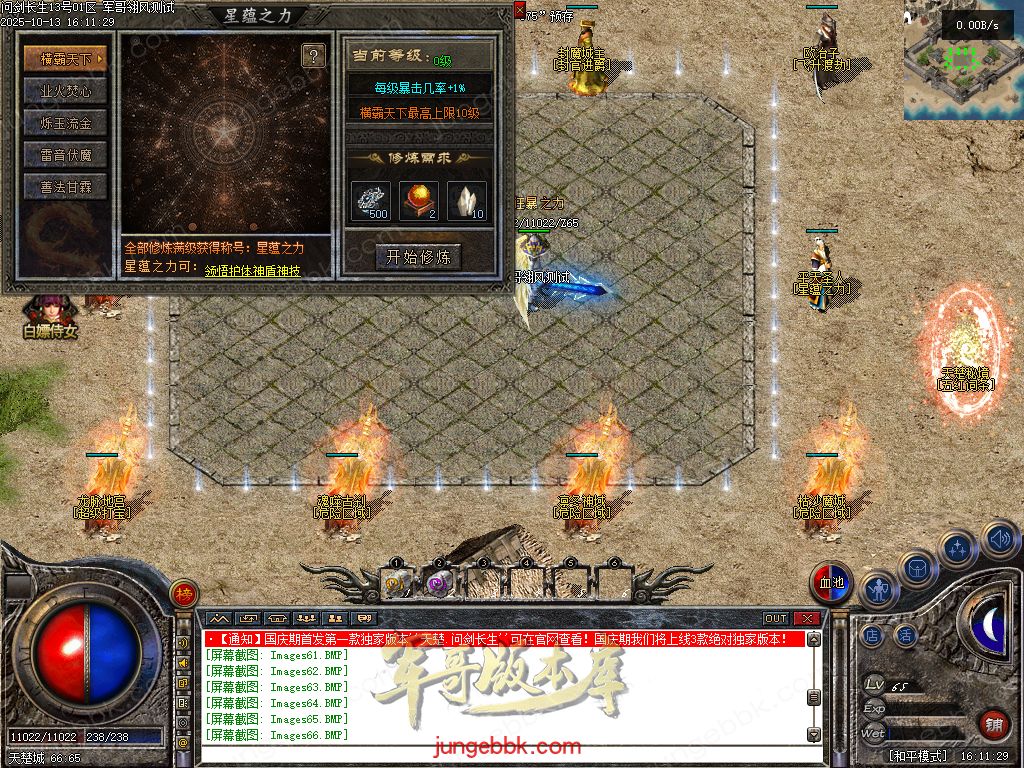Start cultivation with 开始修炼 button

pos(418,257)
